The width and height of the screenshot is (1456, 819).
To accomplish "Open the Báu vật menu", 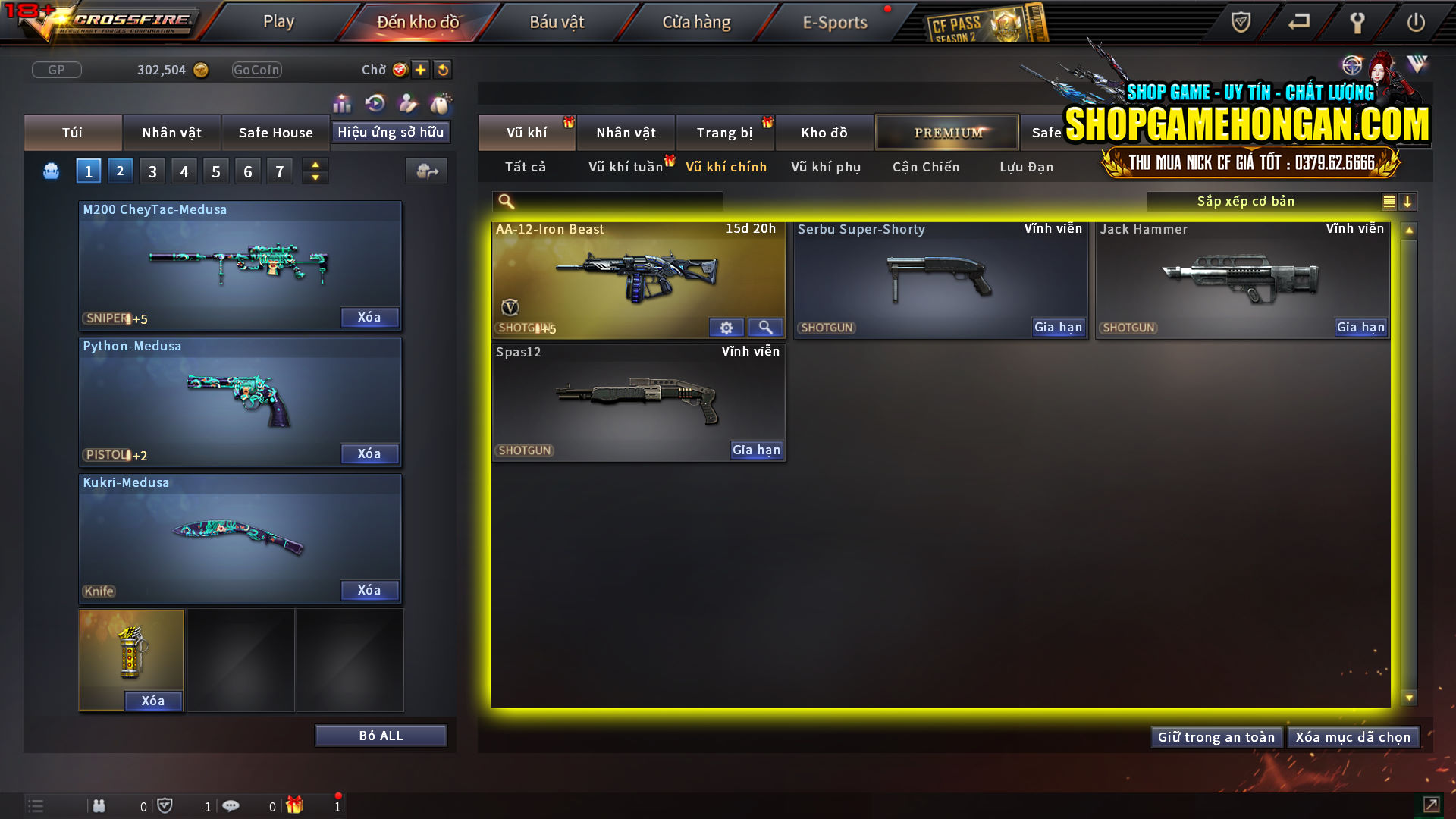I will click(x=558, y=21).
